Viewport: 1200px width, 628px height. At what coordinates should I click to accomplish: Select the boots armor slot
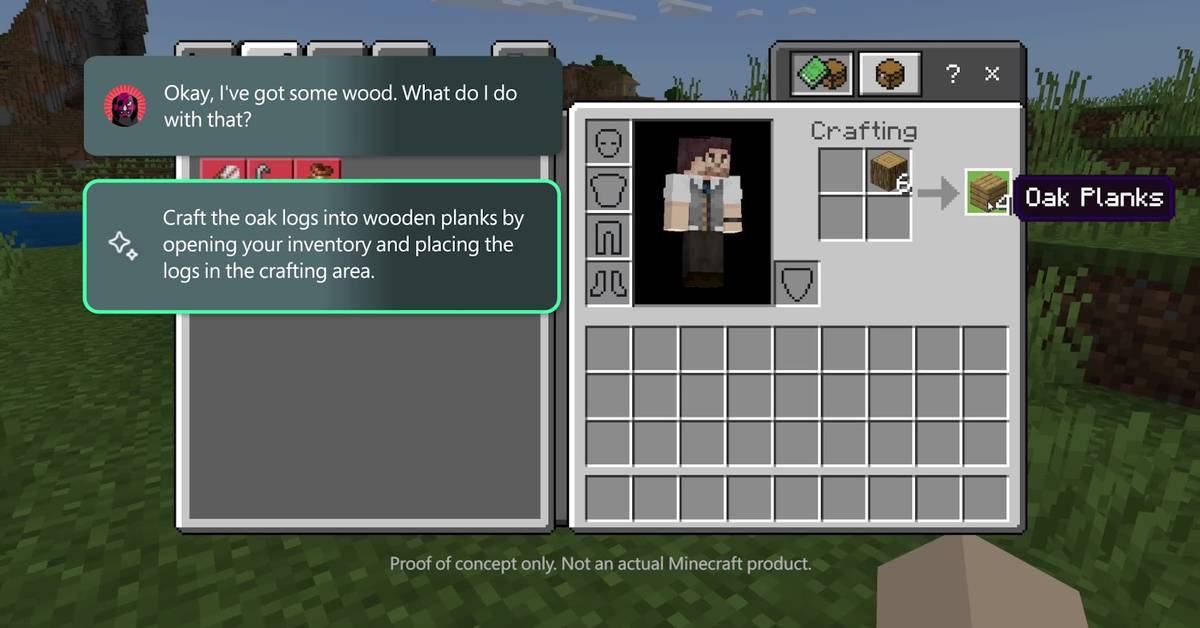pos(609,283)
